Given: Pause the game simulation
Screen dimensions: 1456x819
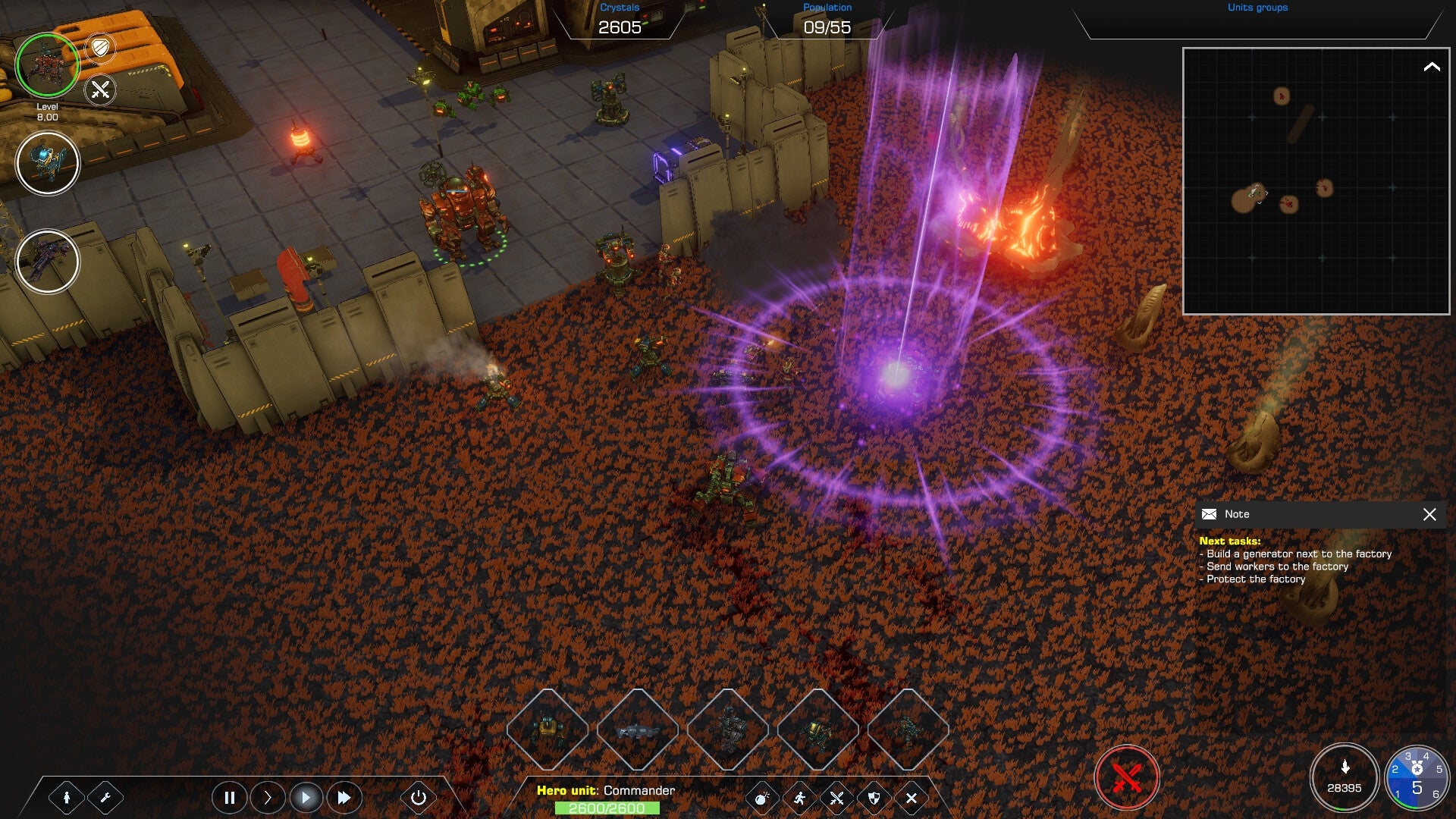Looking at the screenshot, I should coord(230,798).
